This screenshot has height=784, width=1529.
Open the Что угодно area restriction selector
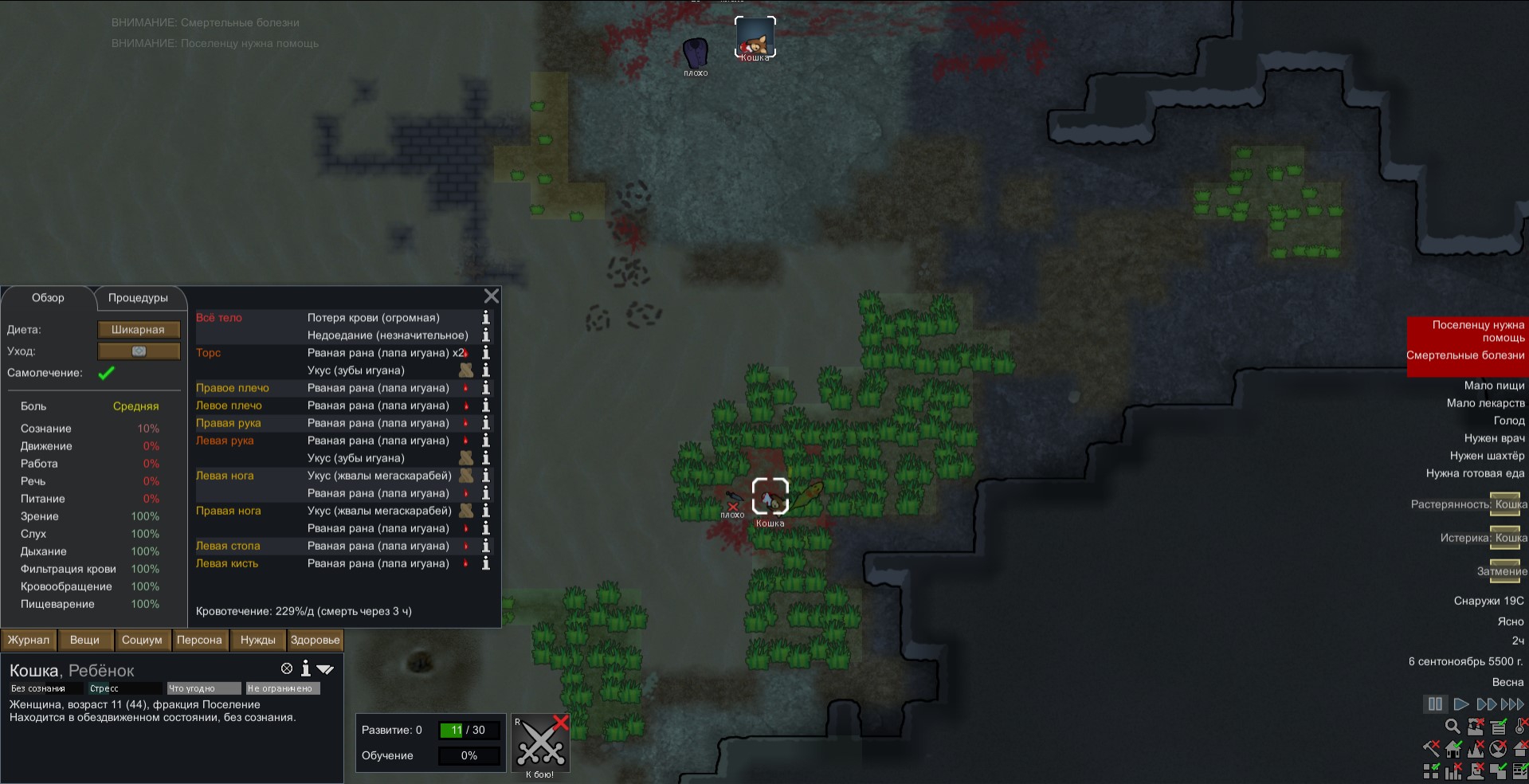pyautogui.click(x=203, y=688)
